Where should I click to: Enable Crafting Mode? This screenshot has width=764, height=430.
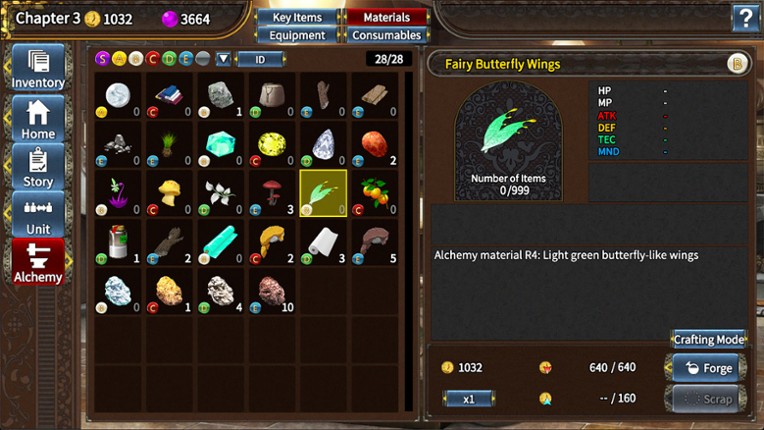tap(708, 339)
